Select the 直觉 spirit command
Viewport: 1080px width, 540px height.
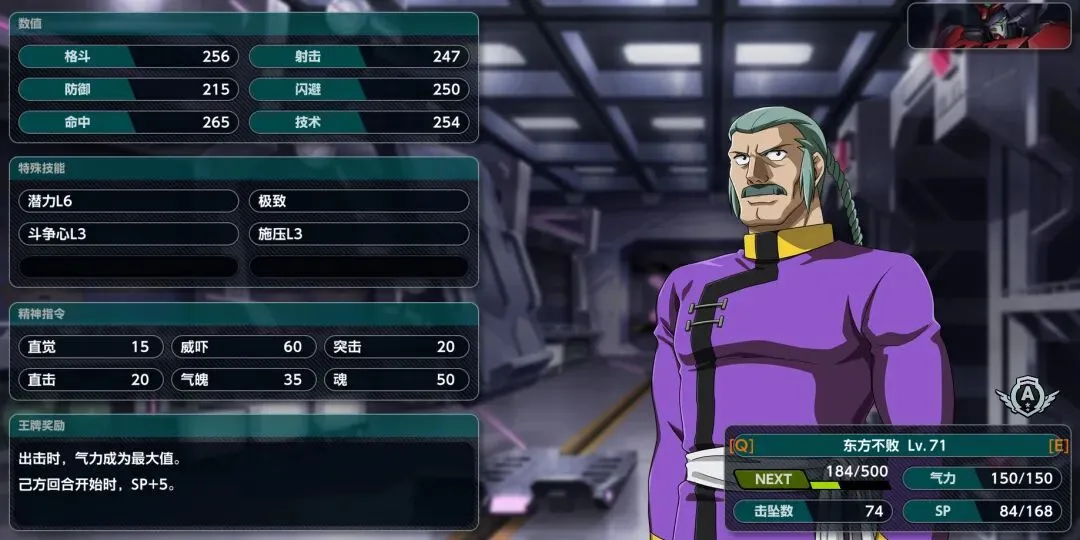coord(89,347)
